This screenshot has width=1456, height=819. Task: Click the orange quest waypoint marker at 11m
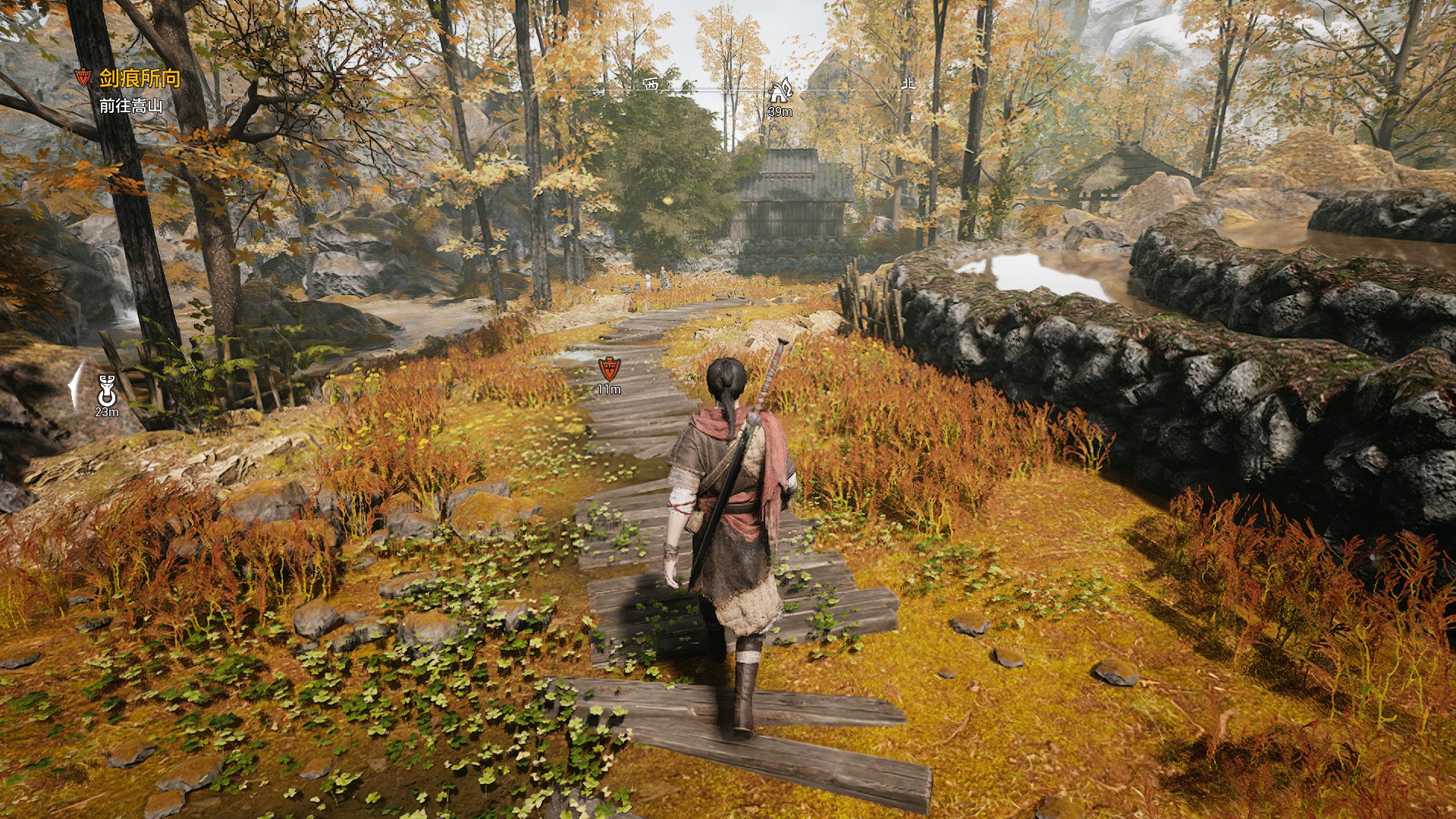608,369
